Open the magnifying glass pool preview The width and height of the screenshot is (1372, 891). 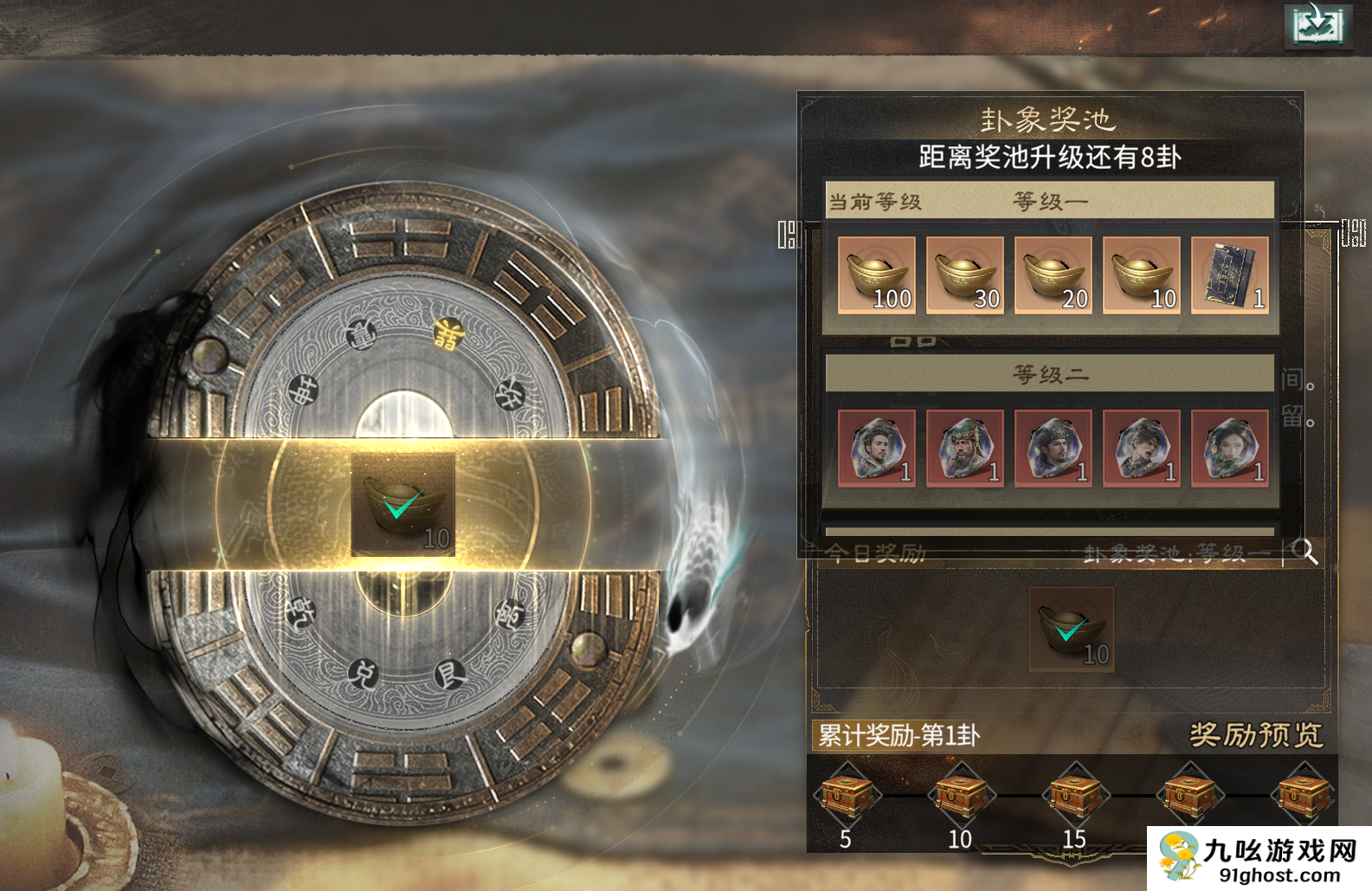coord(1304,552)
